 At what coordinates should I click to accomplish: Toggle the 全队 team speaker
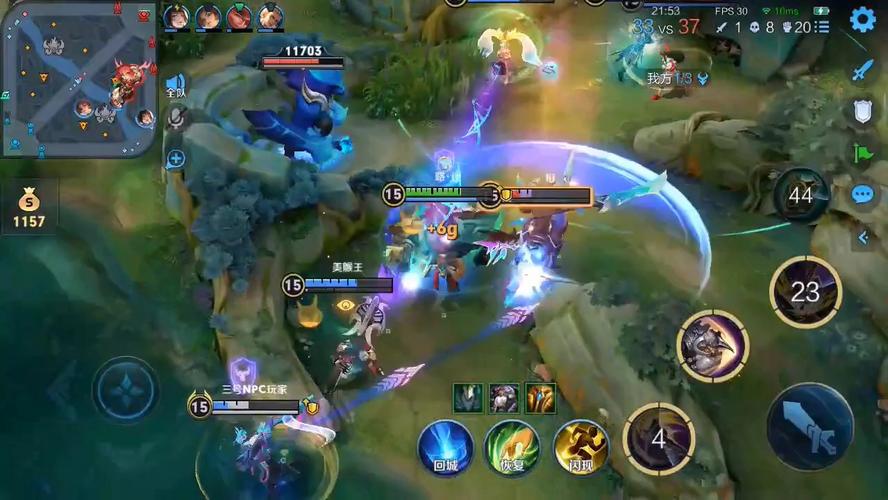(176, 86)
